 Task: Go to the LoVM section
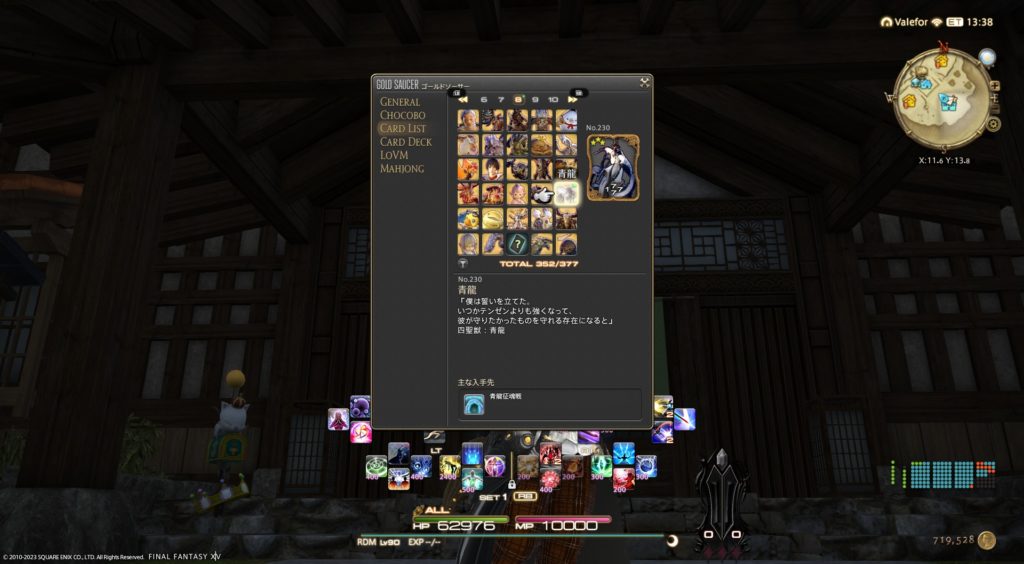(394, 155)
